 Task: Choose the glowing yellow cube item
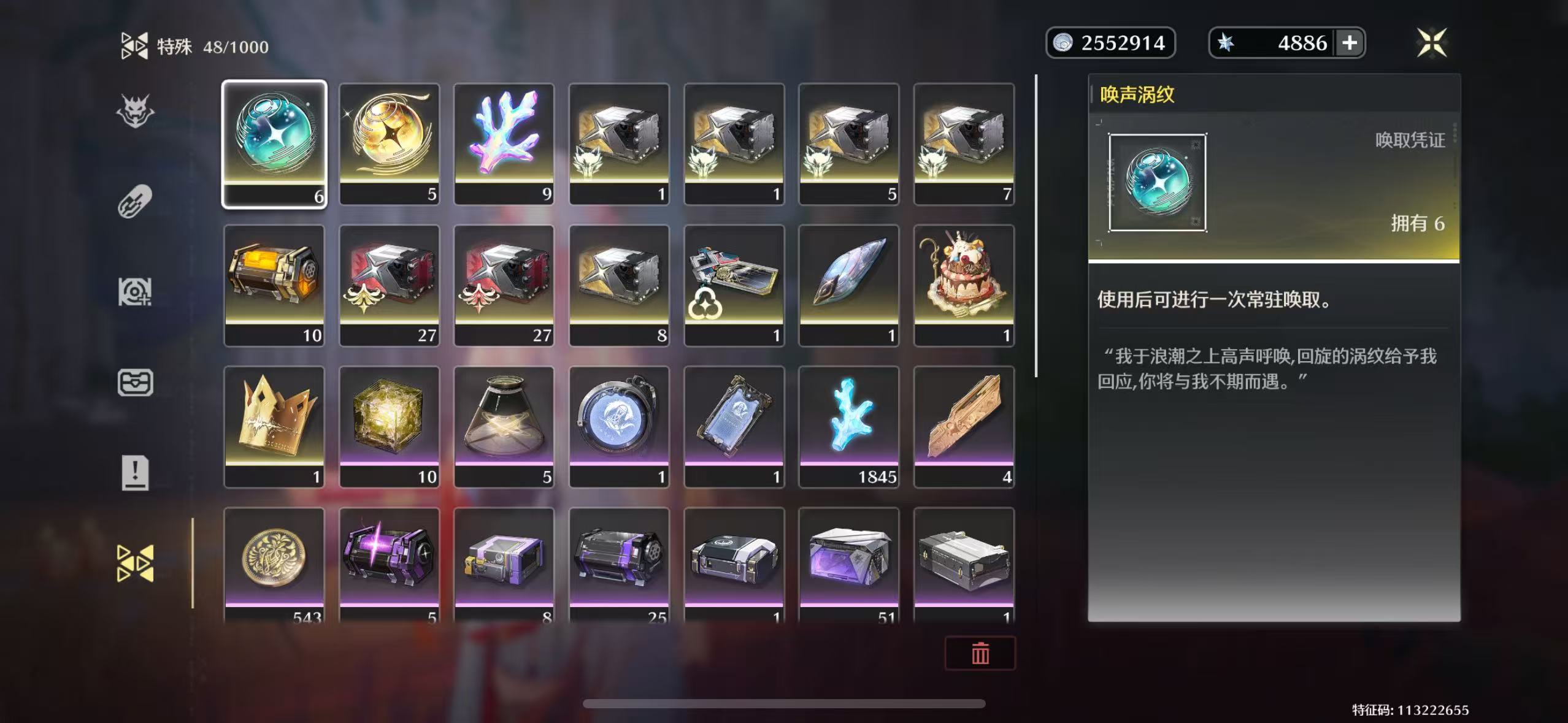pyautogui.click(x=390, y=426)
